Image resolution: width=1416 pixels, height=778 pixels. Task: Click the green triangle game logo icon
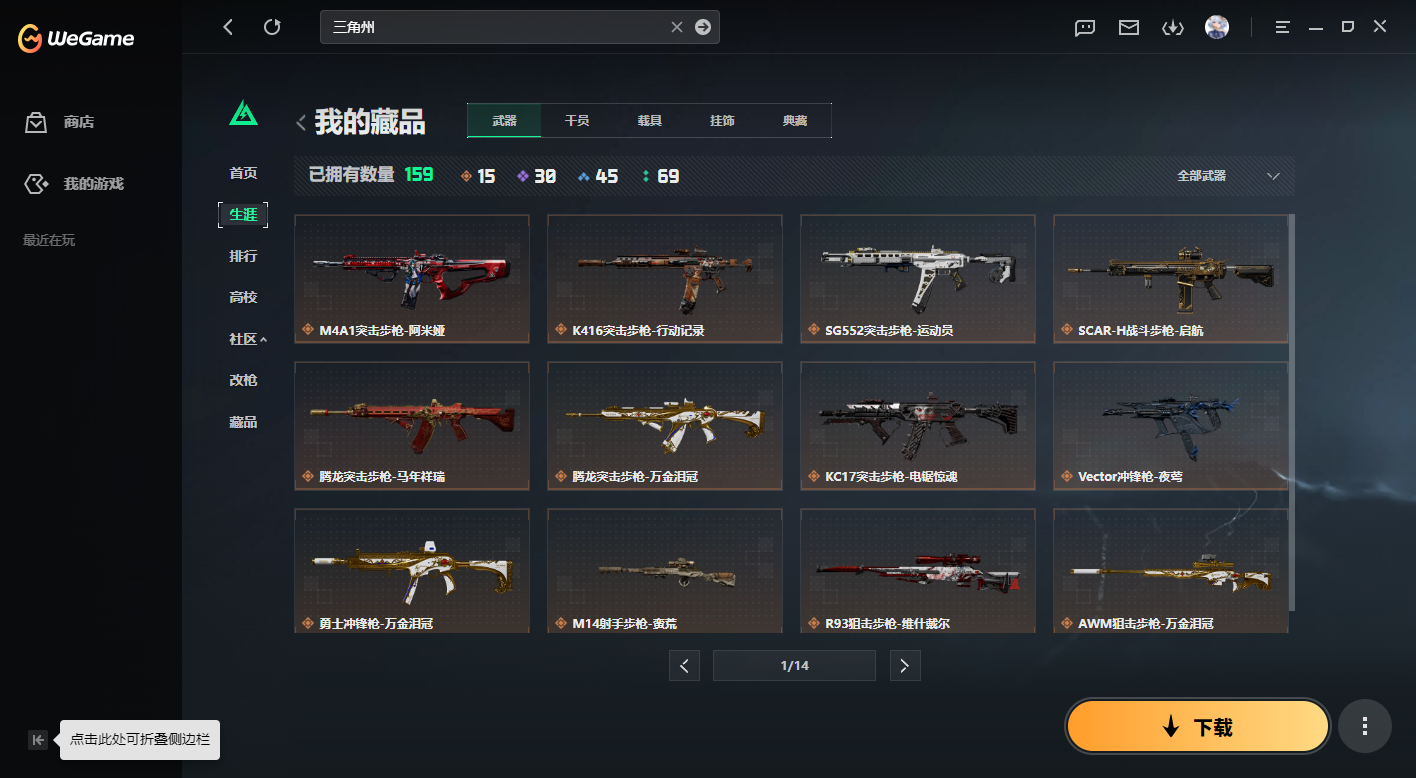coord(243,114)
